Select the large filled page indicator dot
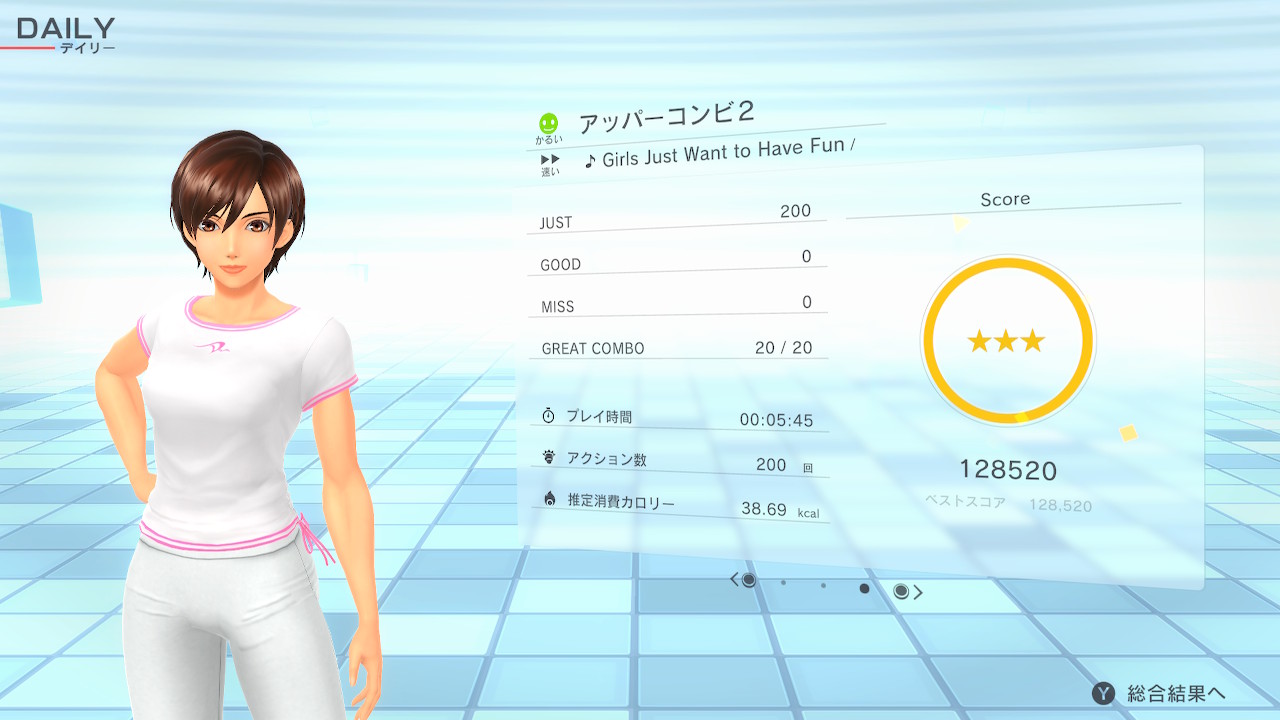This screenshot has height=720, width=1280. click(864, 588)
